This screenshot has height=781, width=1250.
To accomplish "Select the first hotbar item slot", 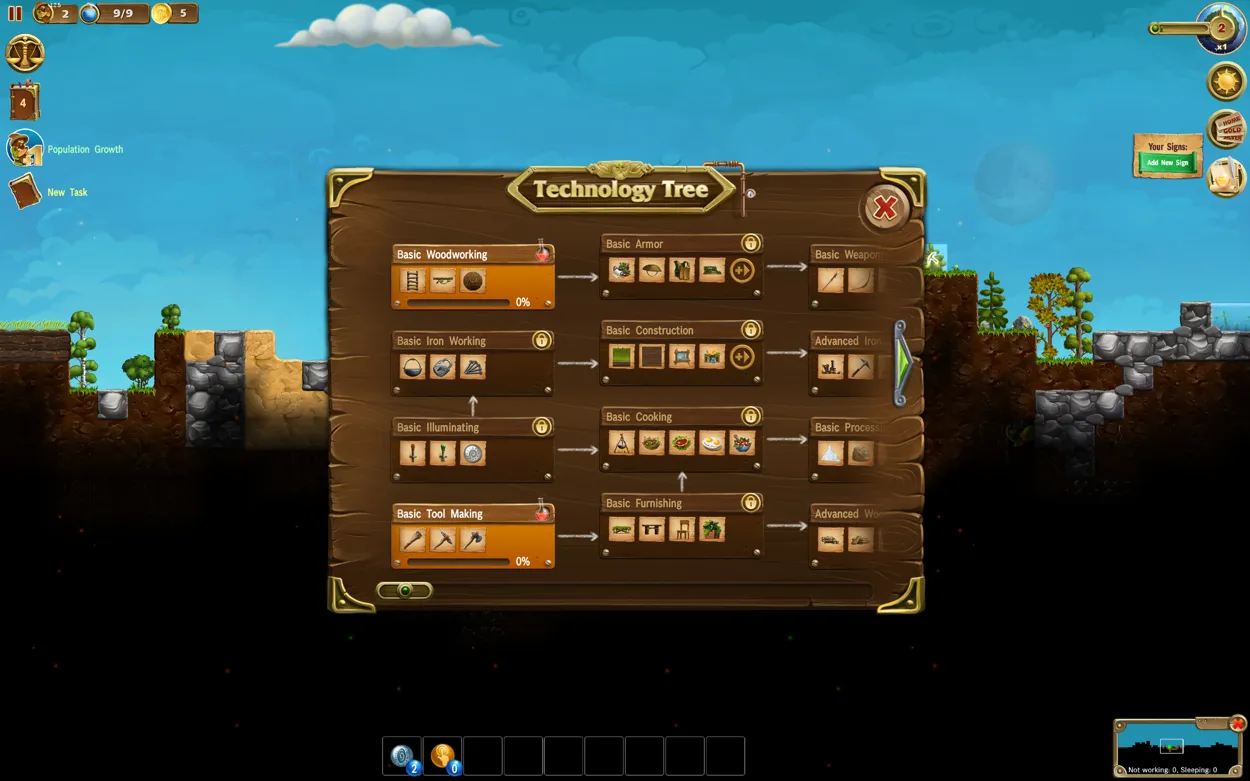I will pyautogui.click(x=402, y=756).
